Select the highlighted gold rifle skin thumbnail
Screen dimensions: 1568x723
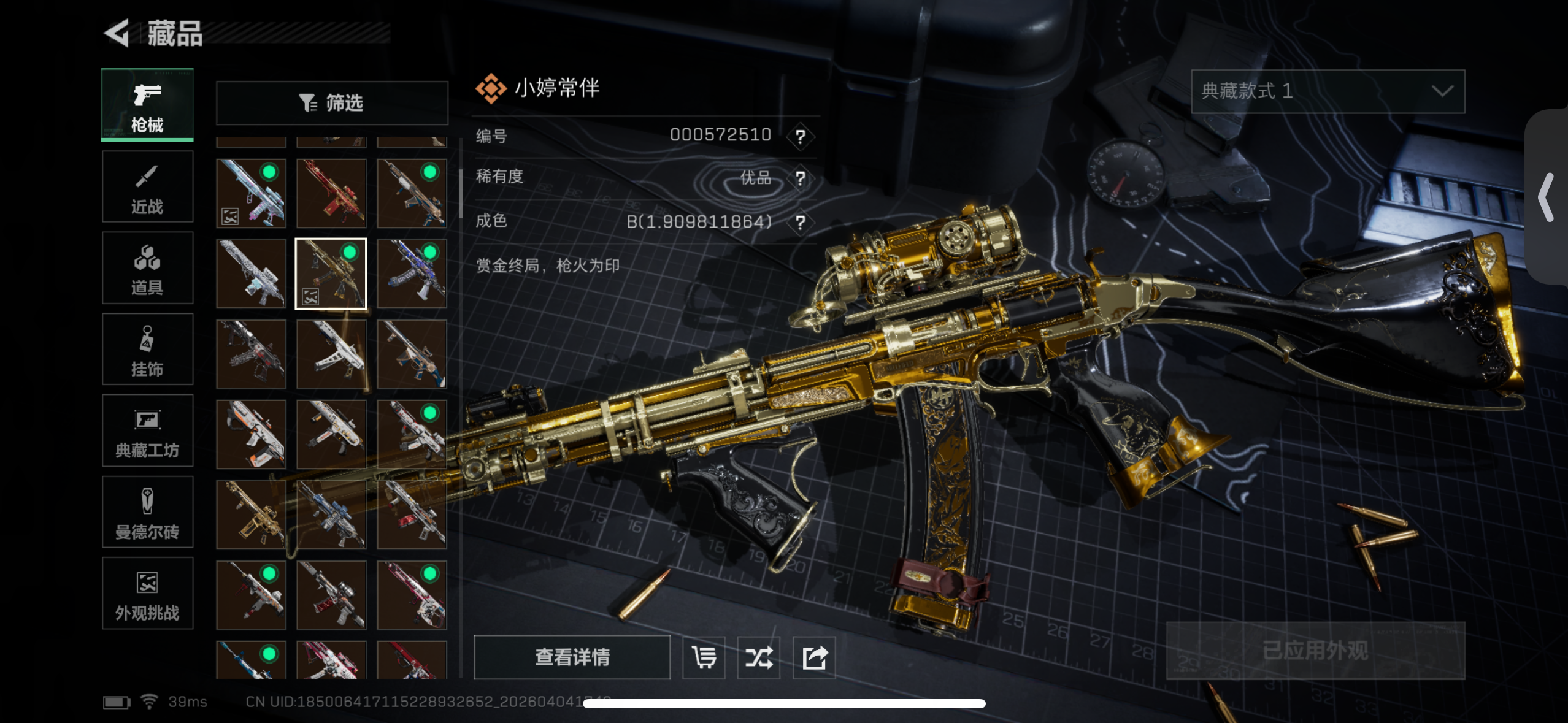[331, 274]
